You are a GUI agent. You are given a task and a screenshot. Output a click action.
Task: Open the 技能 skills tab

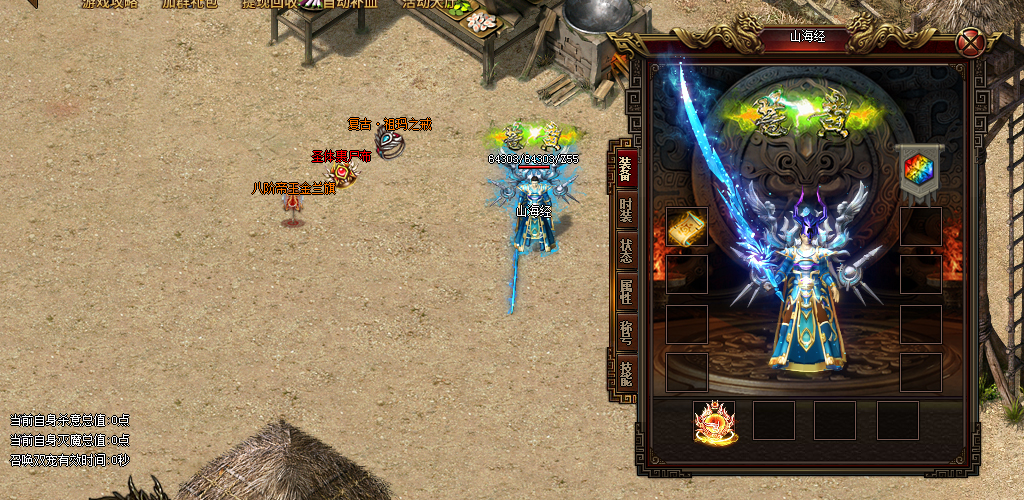click(625, 375)
